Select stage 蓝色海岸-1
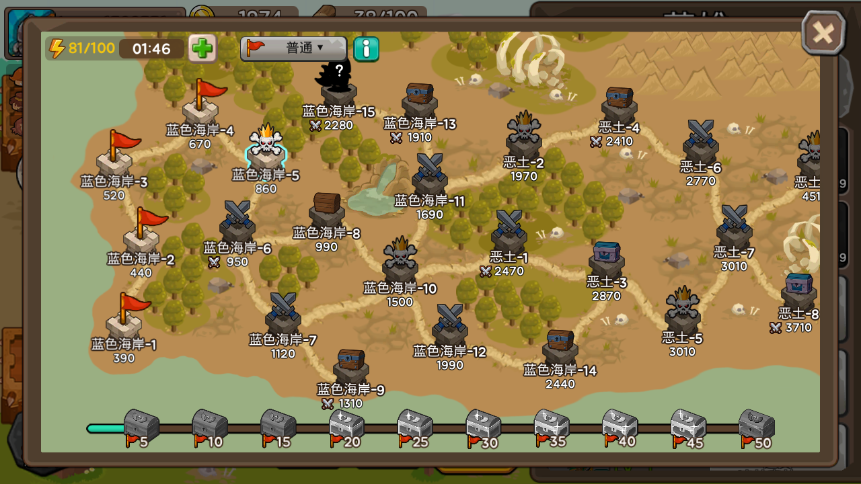The image size is (861, 484). (125, 317)
